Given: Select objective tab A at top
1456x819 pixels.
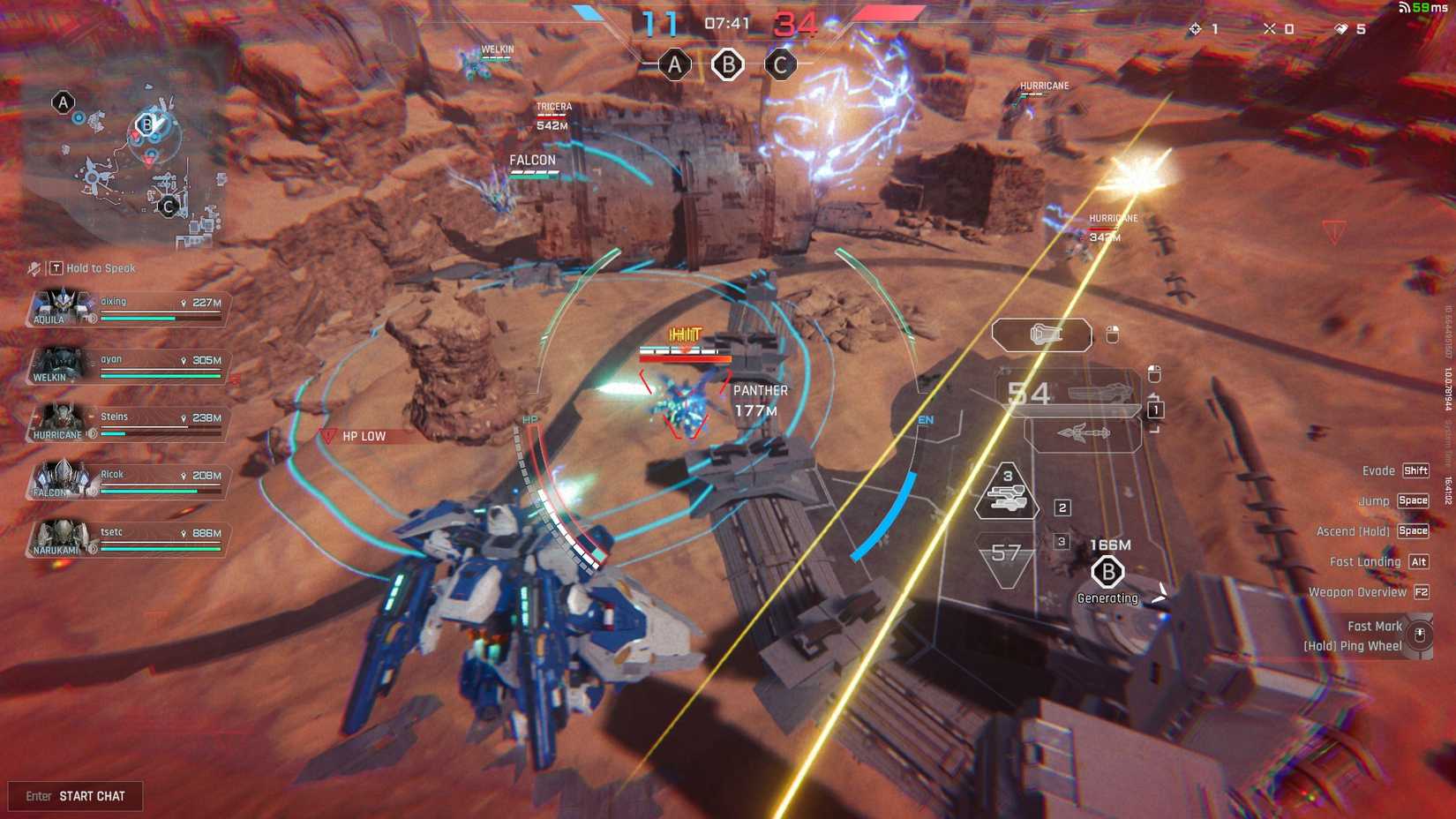Looking at the screenshot, I should click(x=675, y=64).
